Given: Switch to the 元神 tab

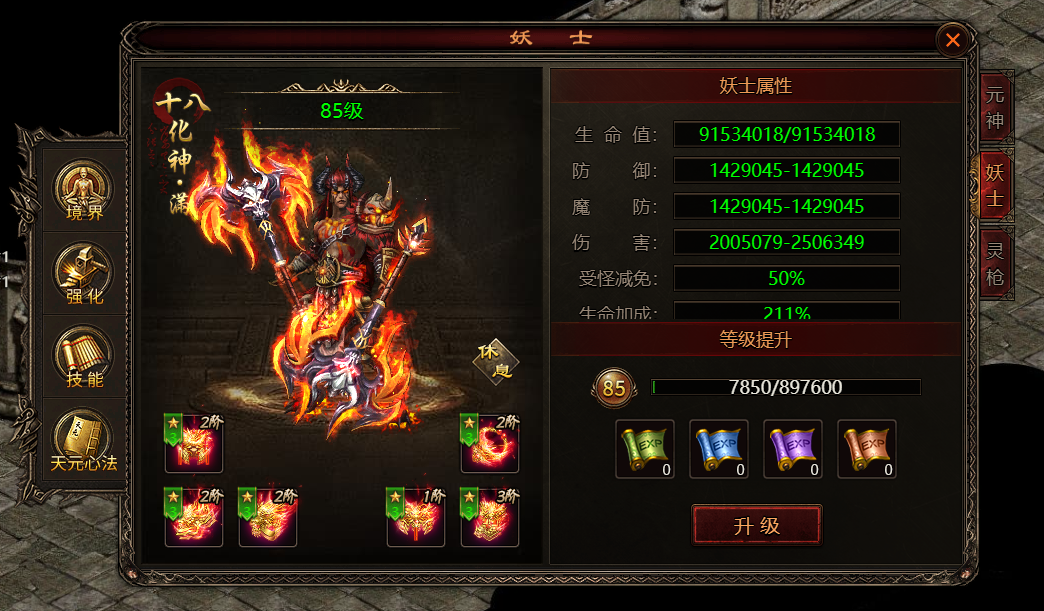Looking at the screenshot, I should point(995,108).
